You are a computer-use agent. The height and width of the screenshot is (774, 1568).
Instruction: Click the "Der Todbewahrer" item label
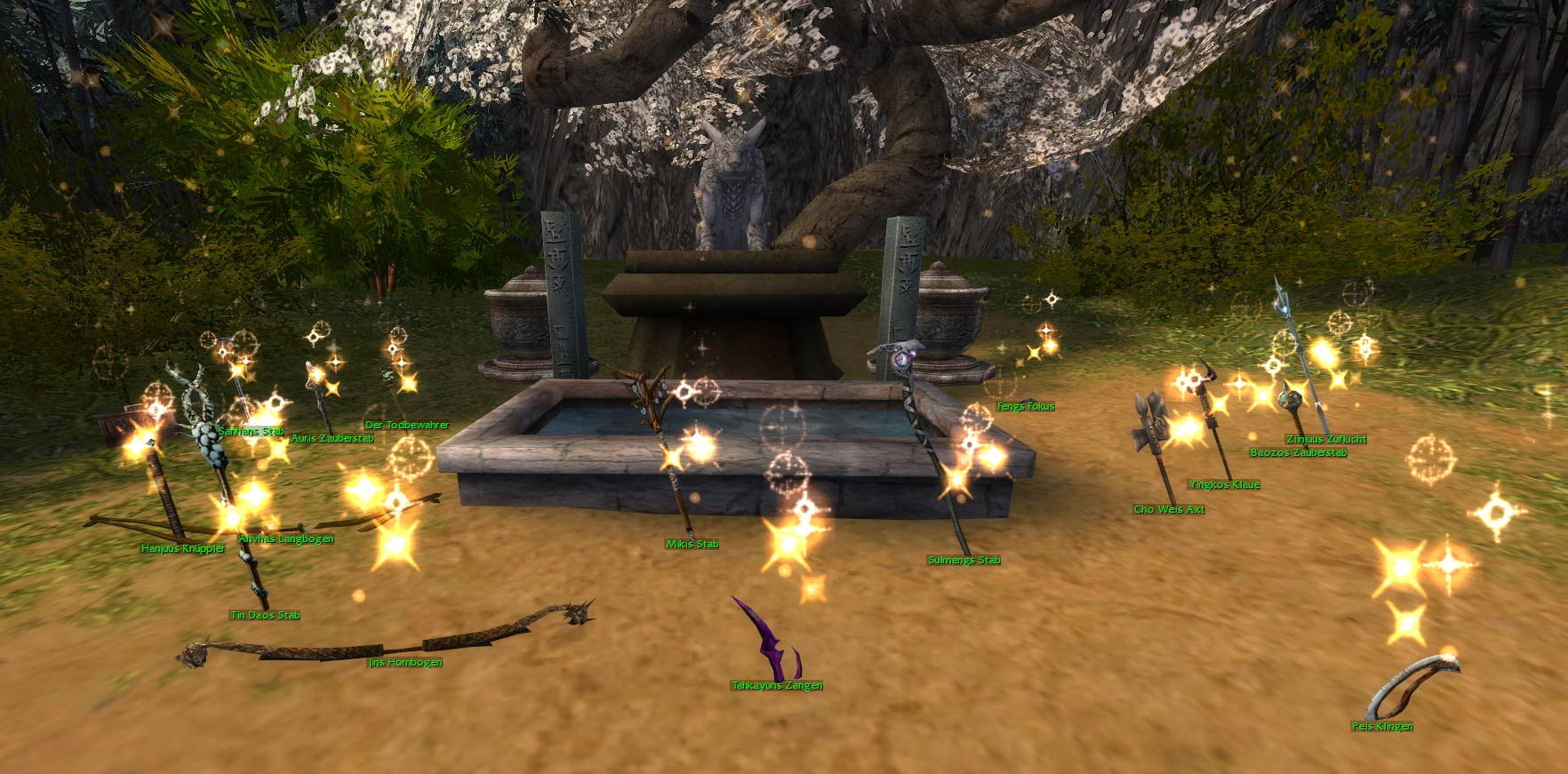(407, 426)
